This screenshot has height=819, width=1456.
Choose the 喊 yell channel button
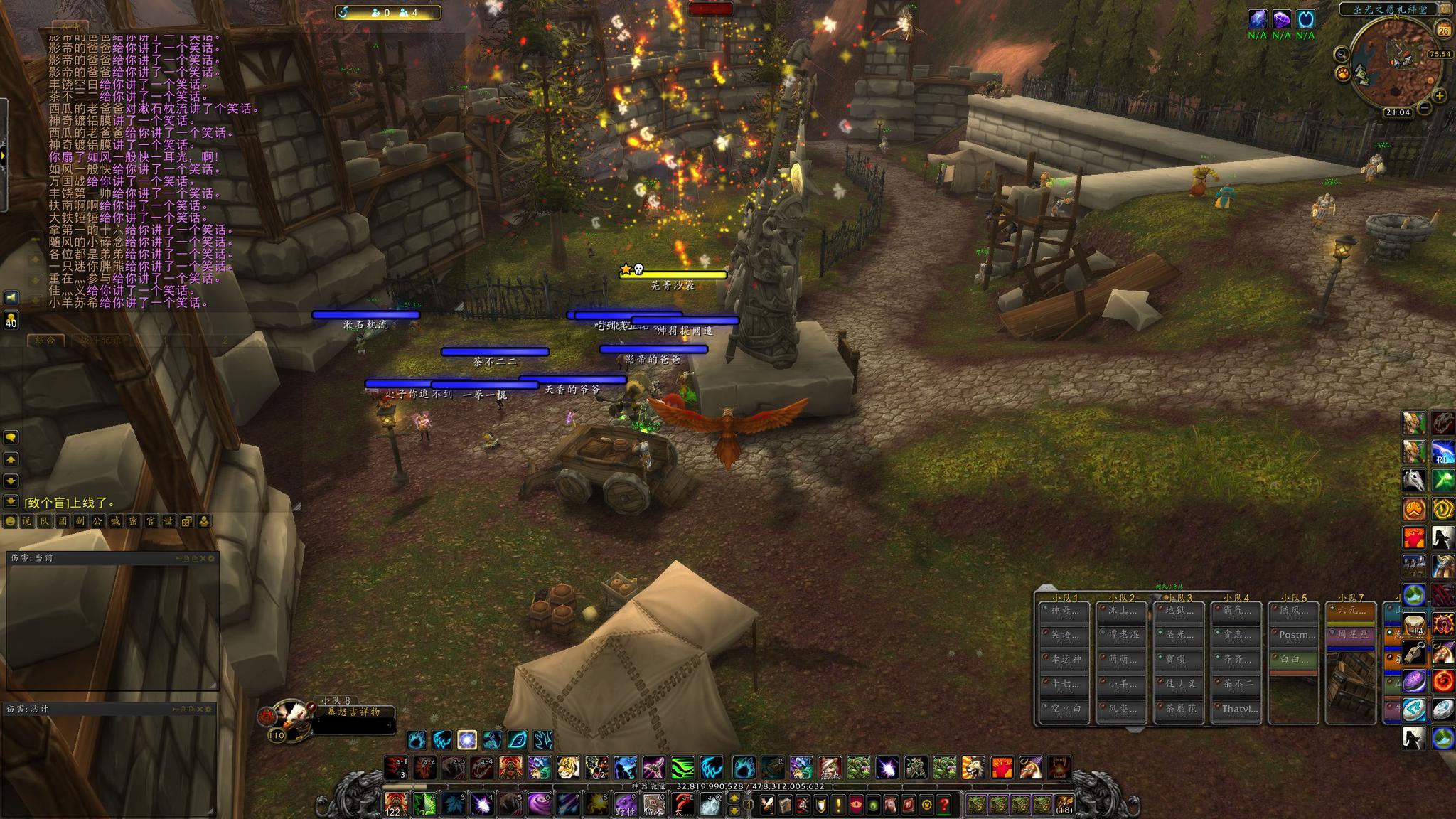coord(115,522)
